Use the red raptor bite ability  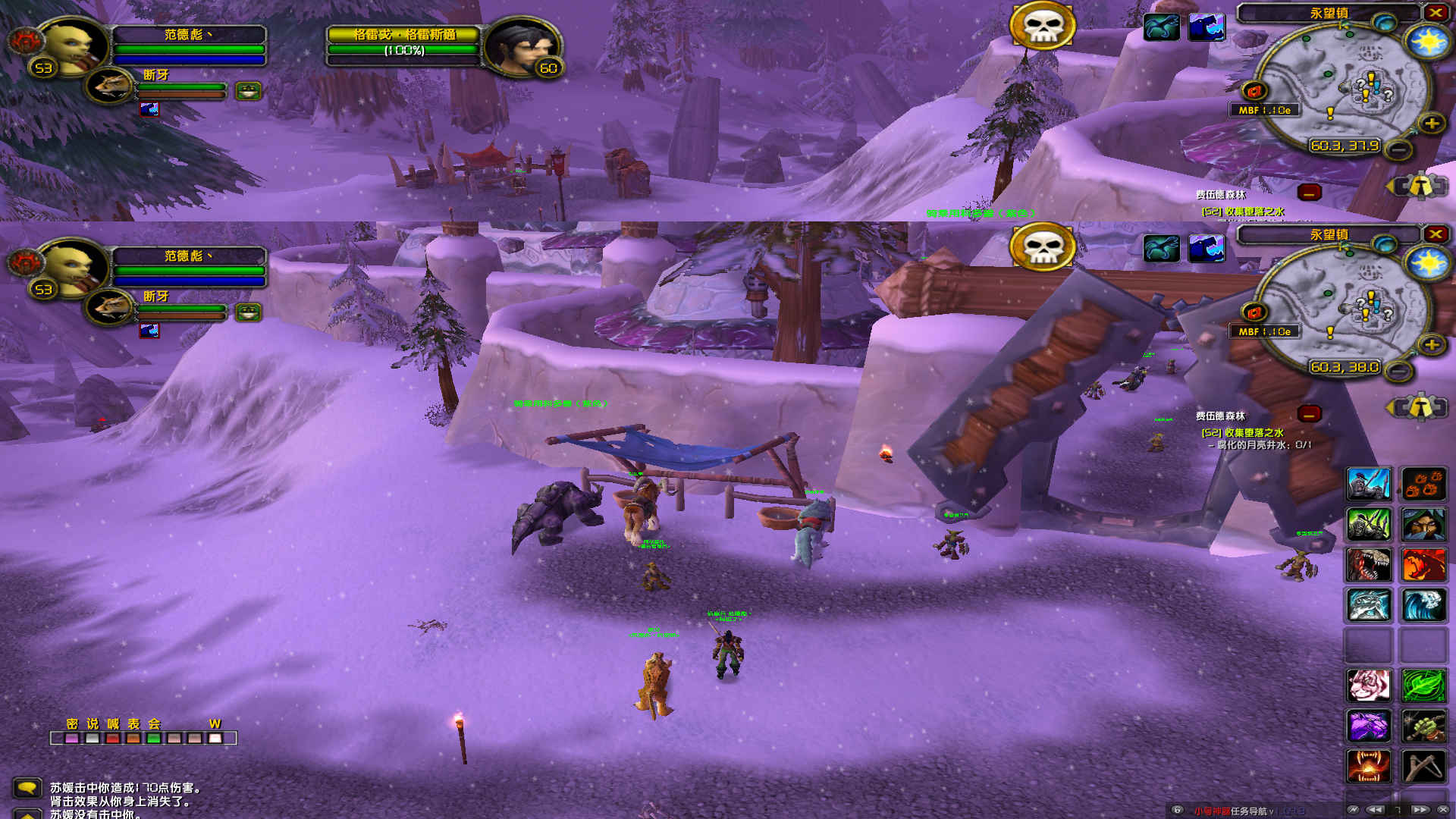tap(1369, 565)
